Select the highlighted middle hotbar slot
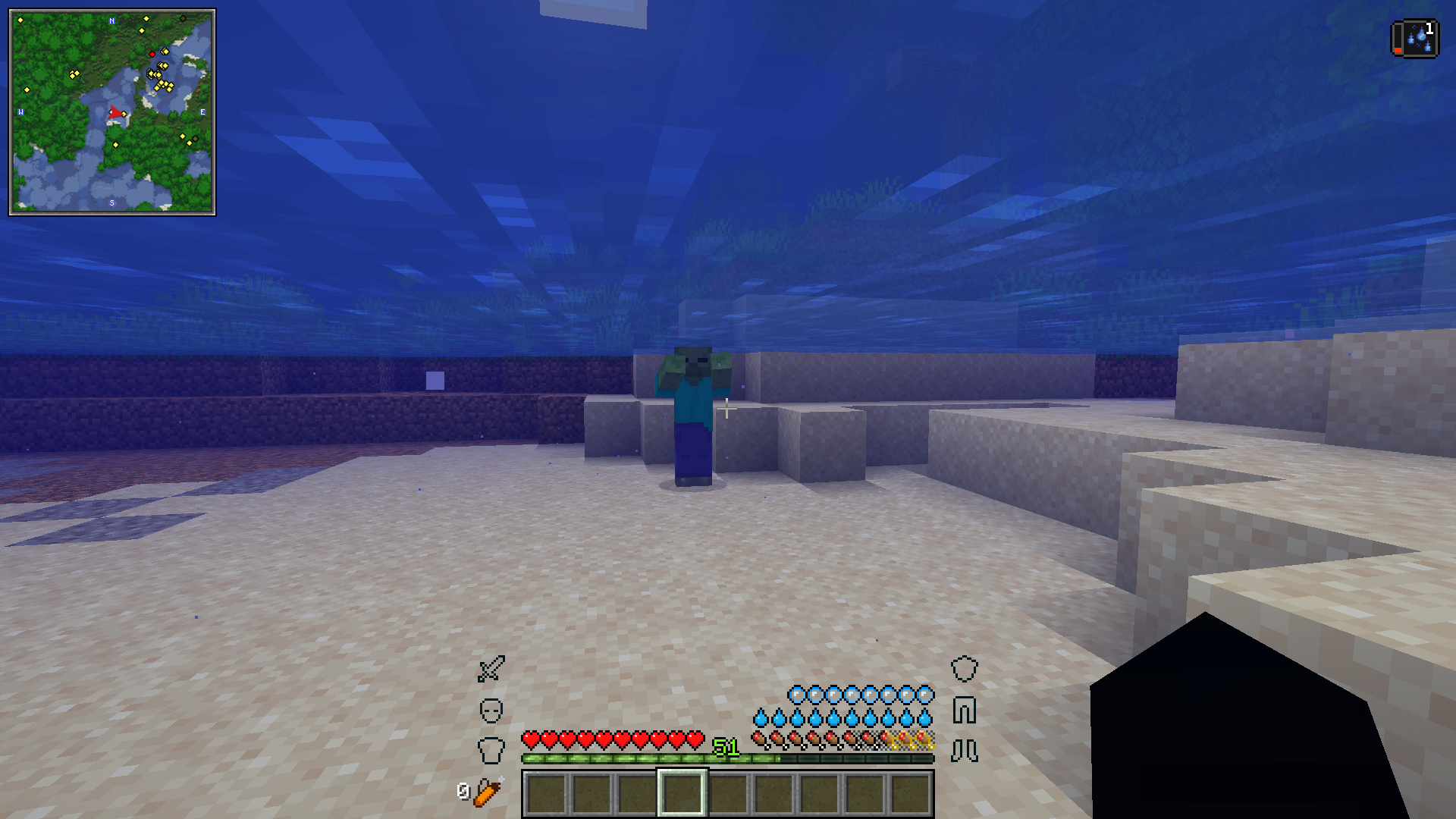This screenshot has height=819, width=1456. pos(682,794)
